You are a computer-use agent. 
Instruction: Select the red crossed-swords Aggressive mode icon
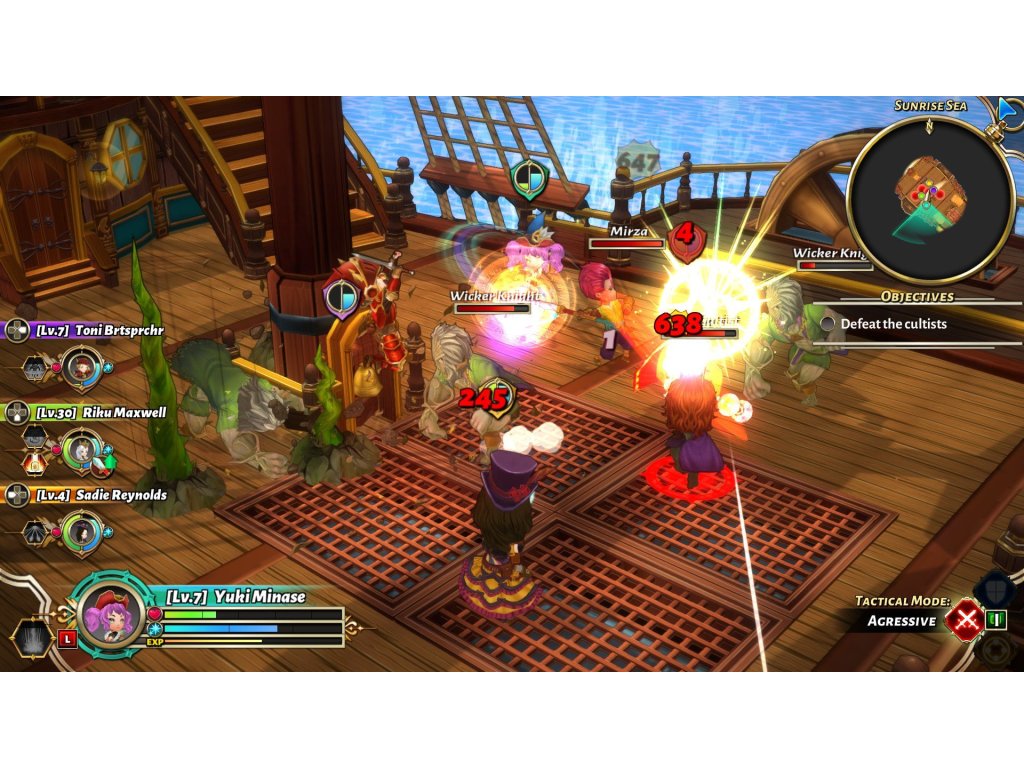965,620
